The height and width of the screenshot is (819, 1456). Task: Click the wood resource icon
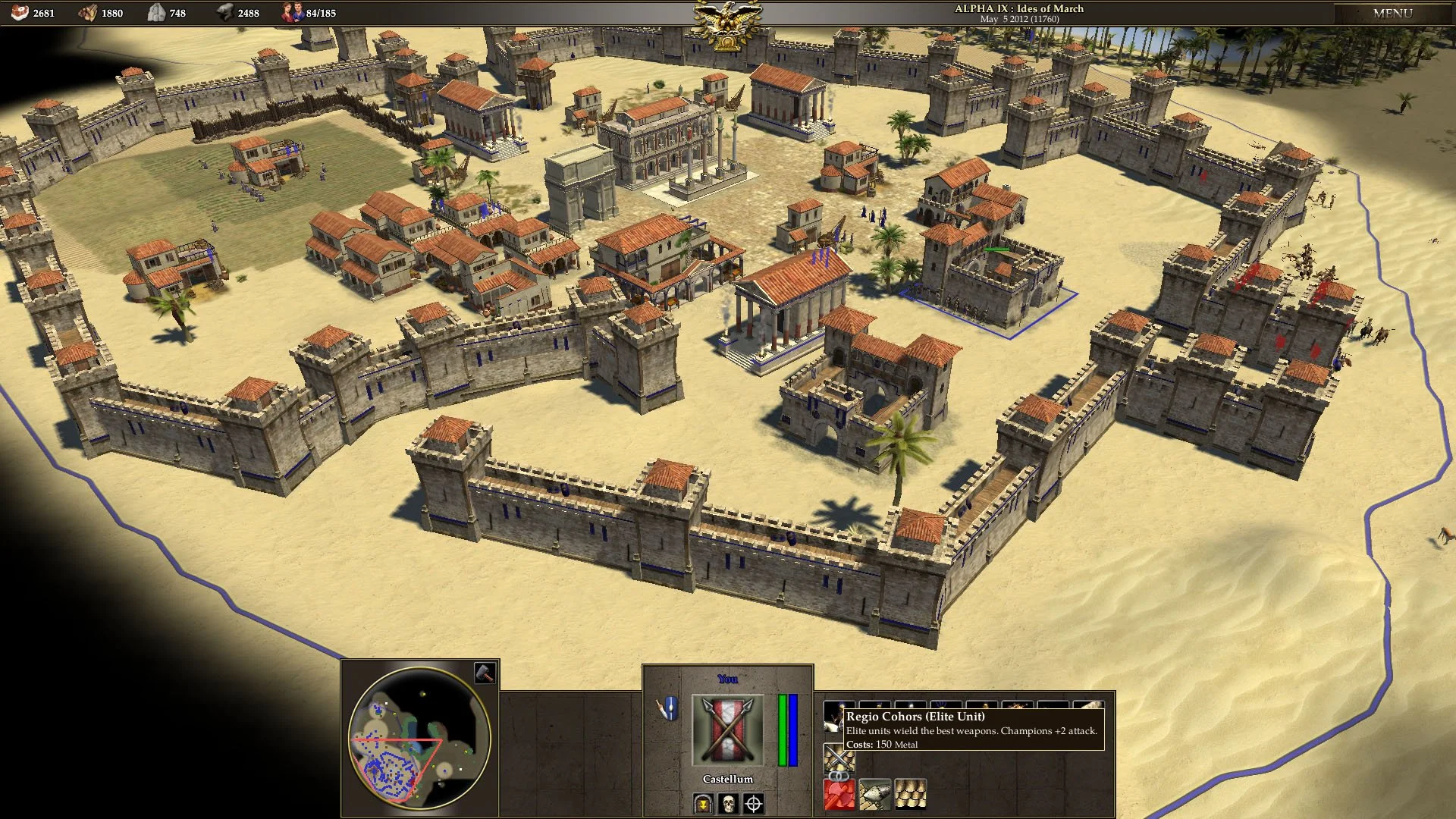pos(86,12)
